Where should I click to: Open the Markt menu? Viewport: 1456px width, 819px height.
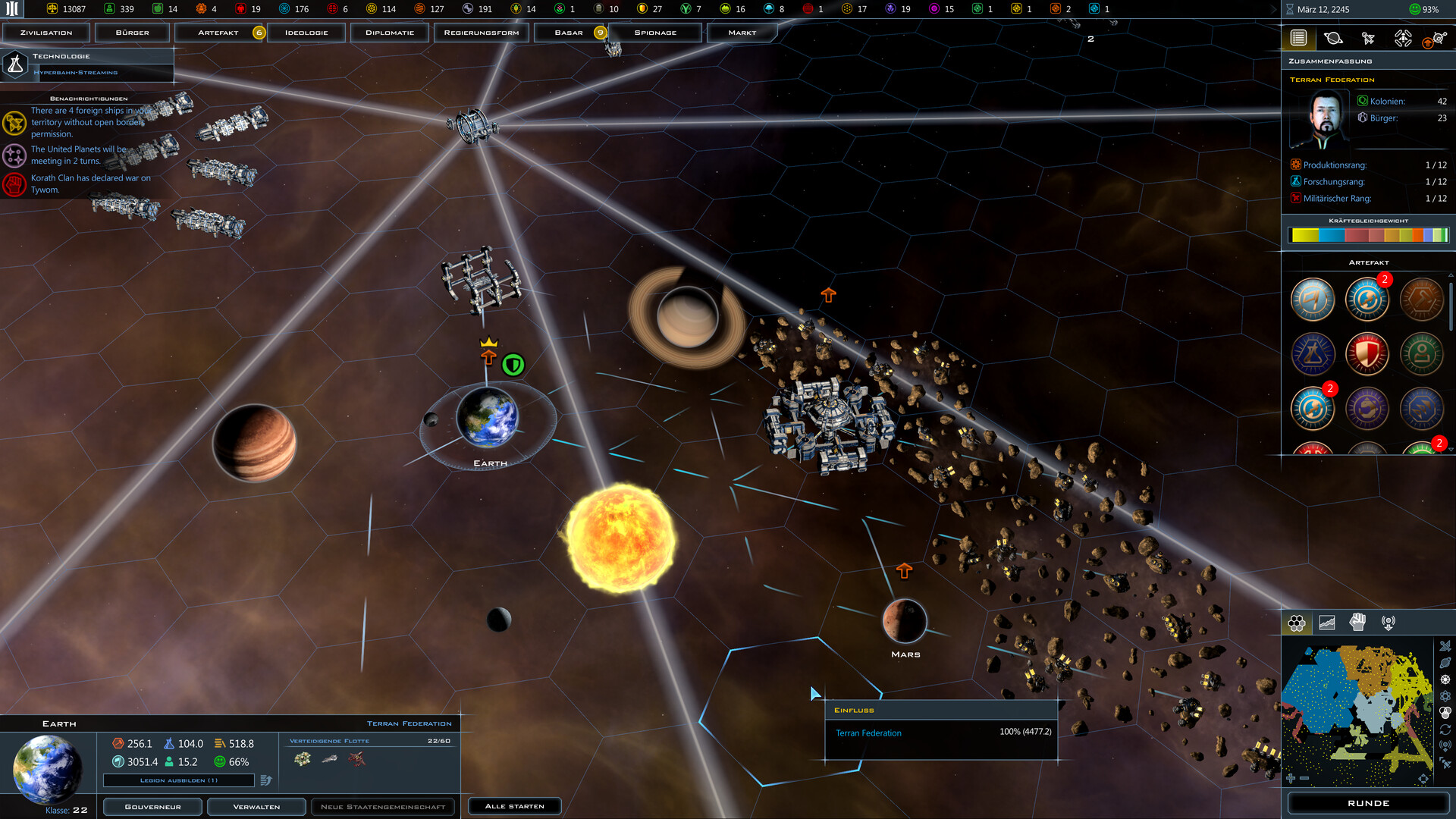[742, 33]
